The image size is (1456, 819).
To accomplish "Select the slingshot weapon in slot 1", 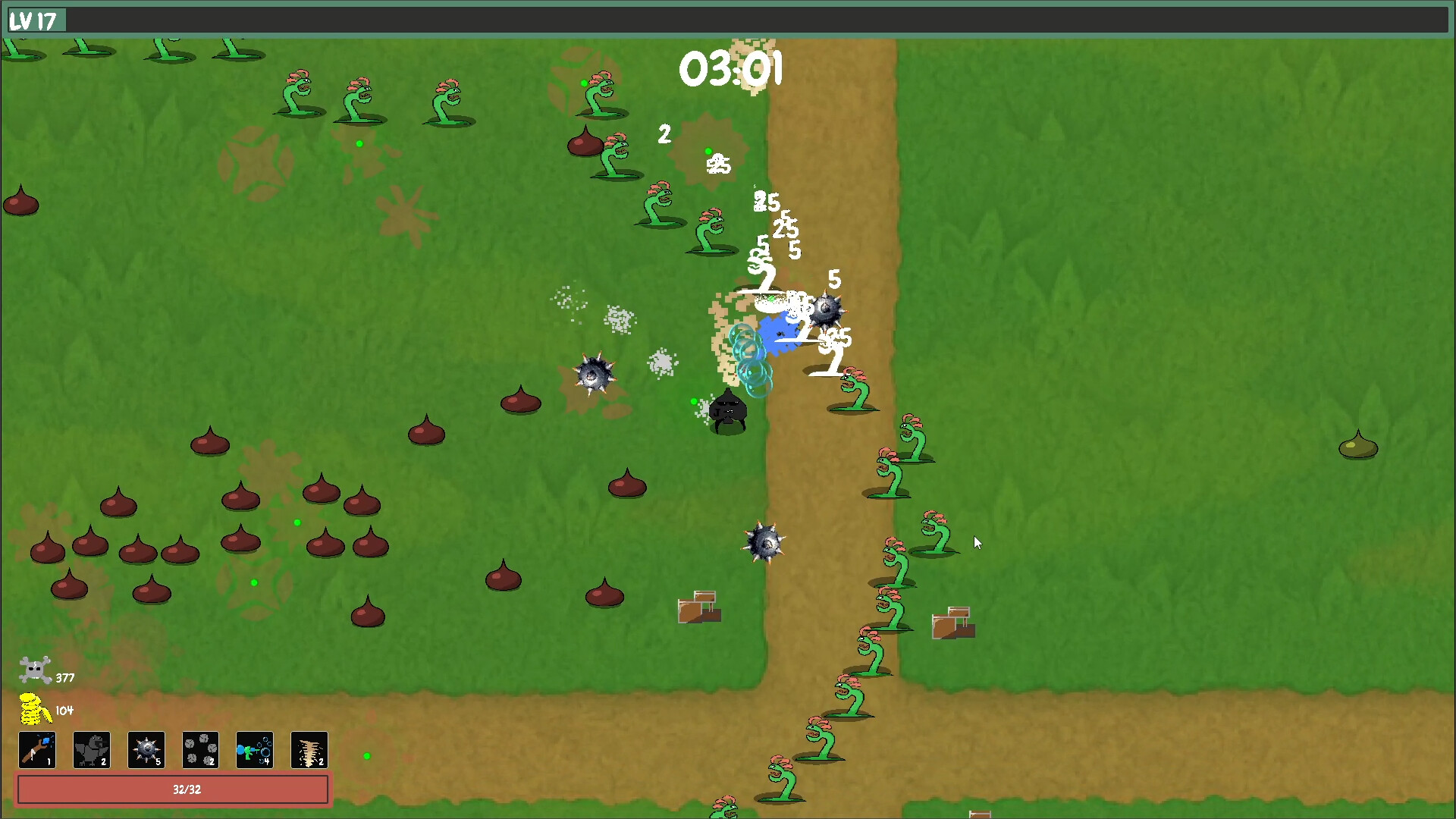I will point(36,750).
